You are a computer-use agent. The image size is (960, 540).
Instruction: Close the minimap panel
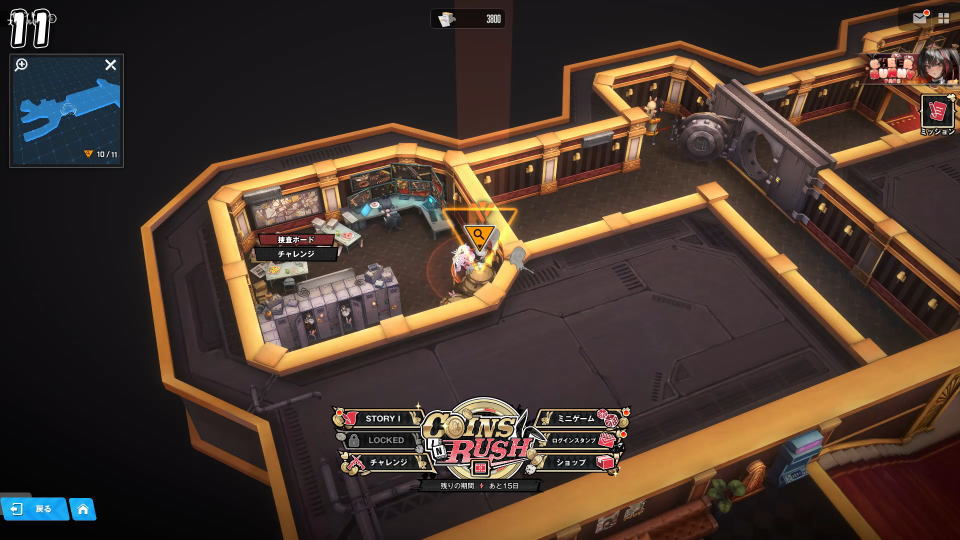pos(111,65)
